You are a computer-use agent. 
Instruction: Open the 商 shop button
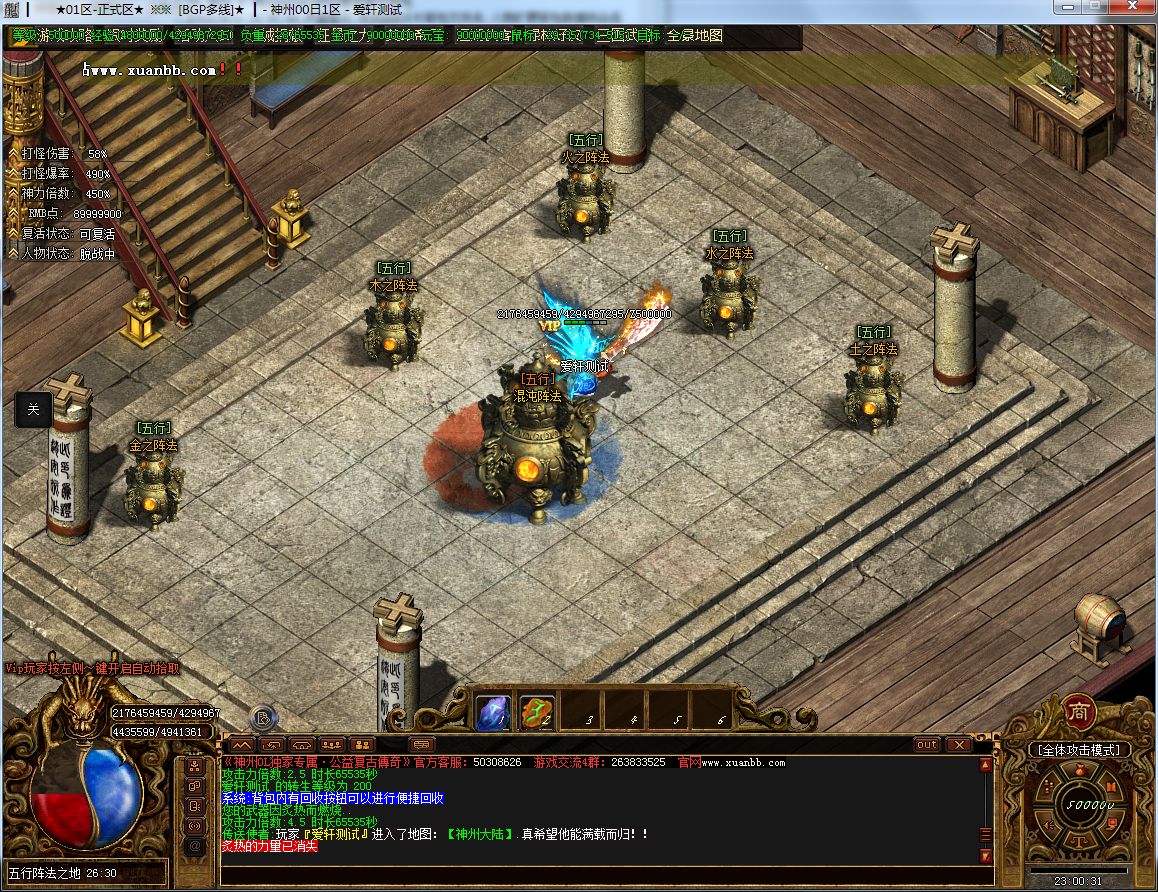point(1078,711)
